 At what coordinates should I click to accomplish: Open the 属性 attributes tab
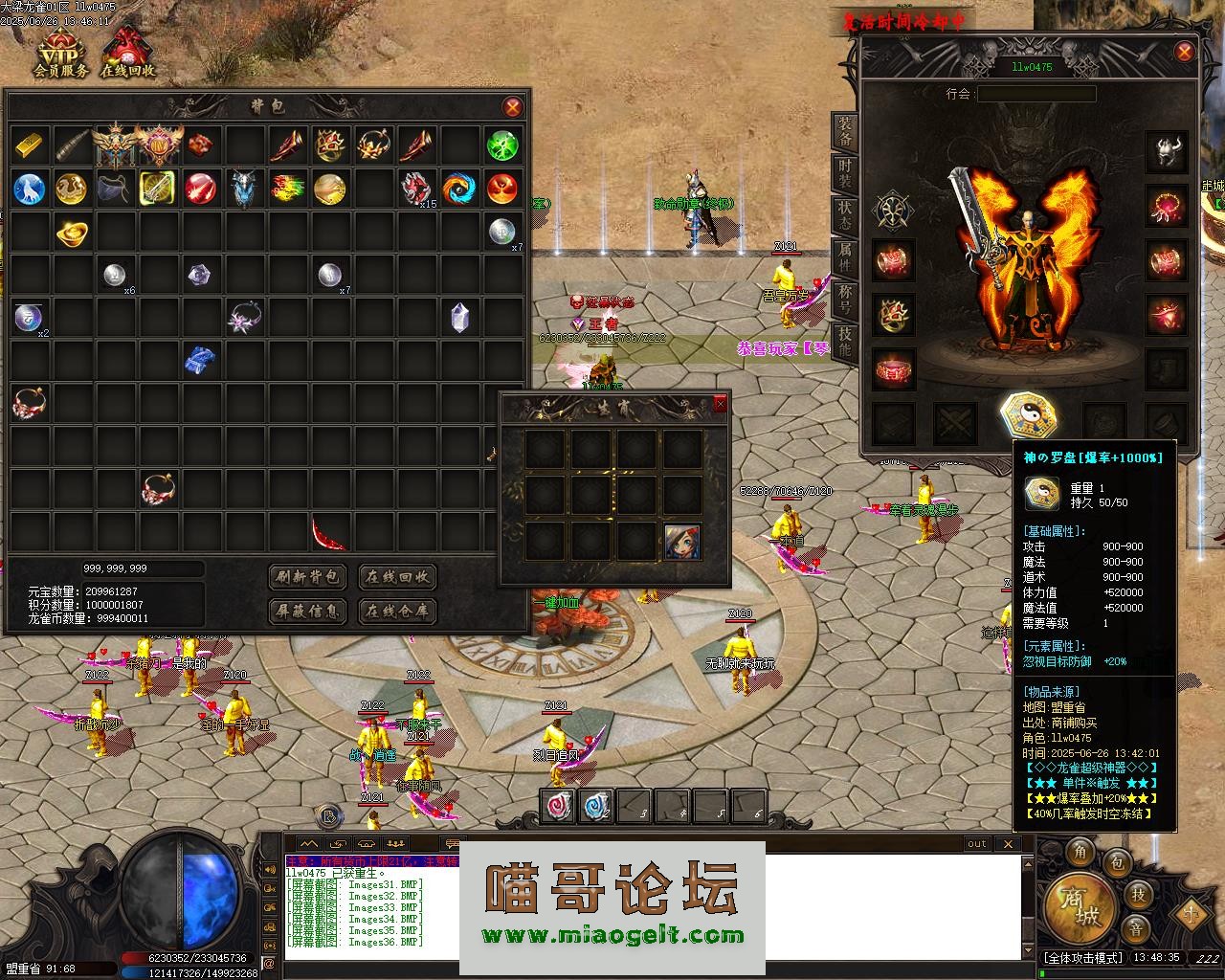coord(845,257)
